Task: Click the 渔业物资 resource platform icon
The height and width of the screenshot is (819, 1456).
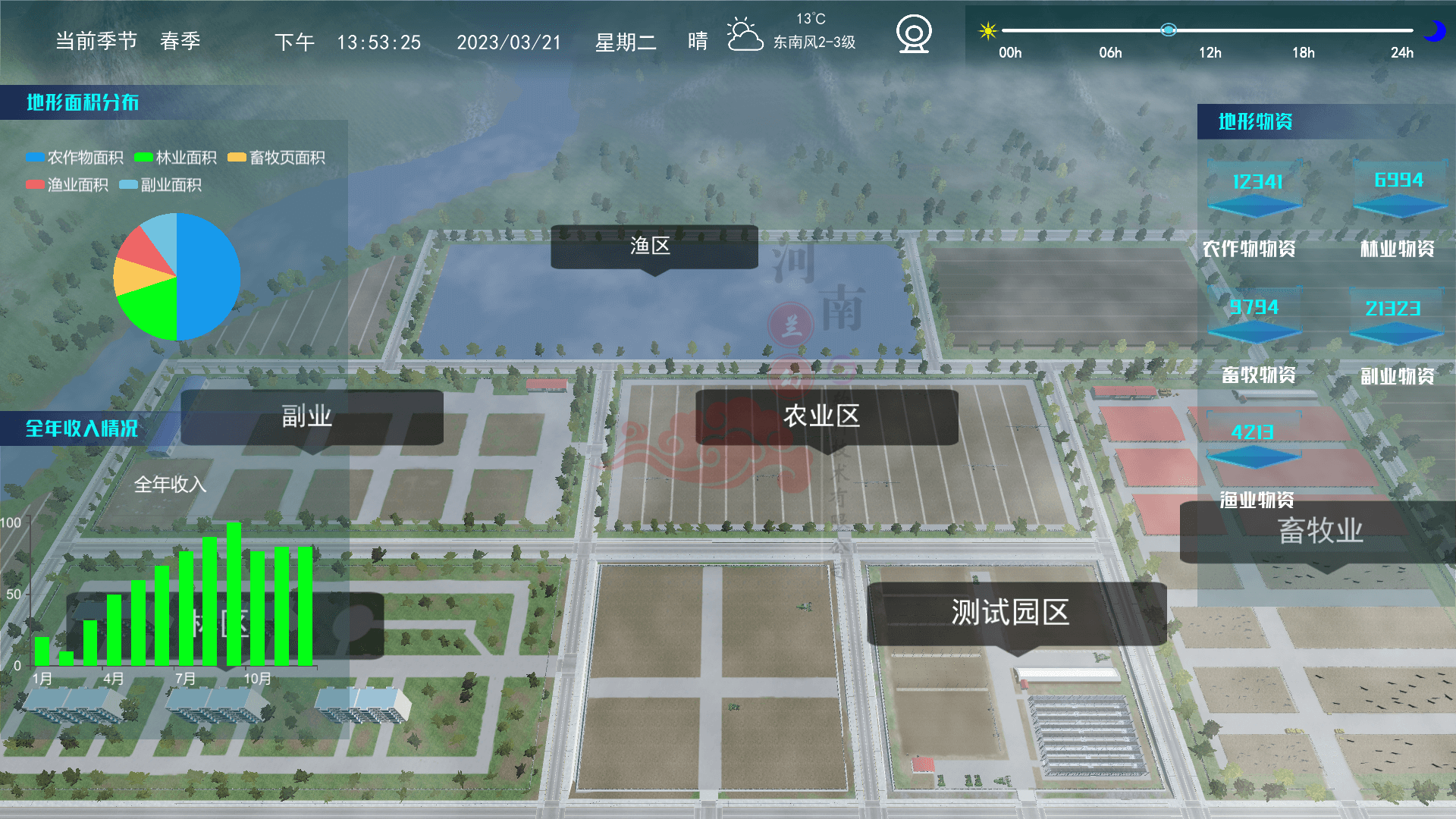Action: (1254, 455)
